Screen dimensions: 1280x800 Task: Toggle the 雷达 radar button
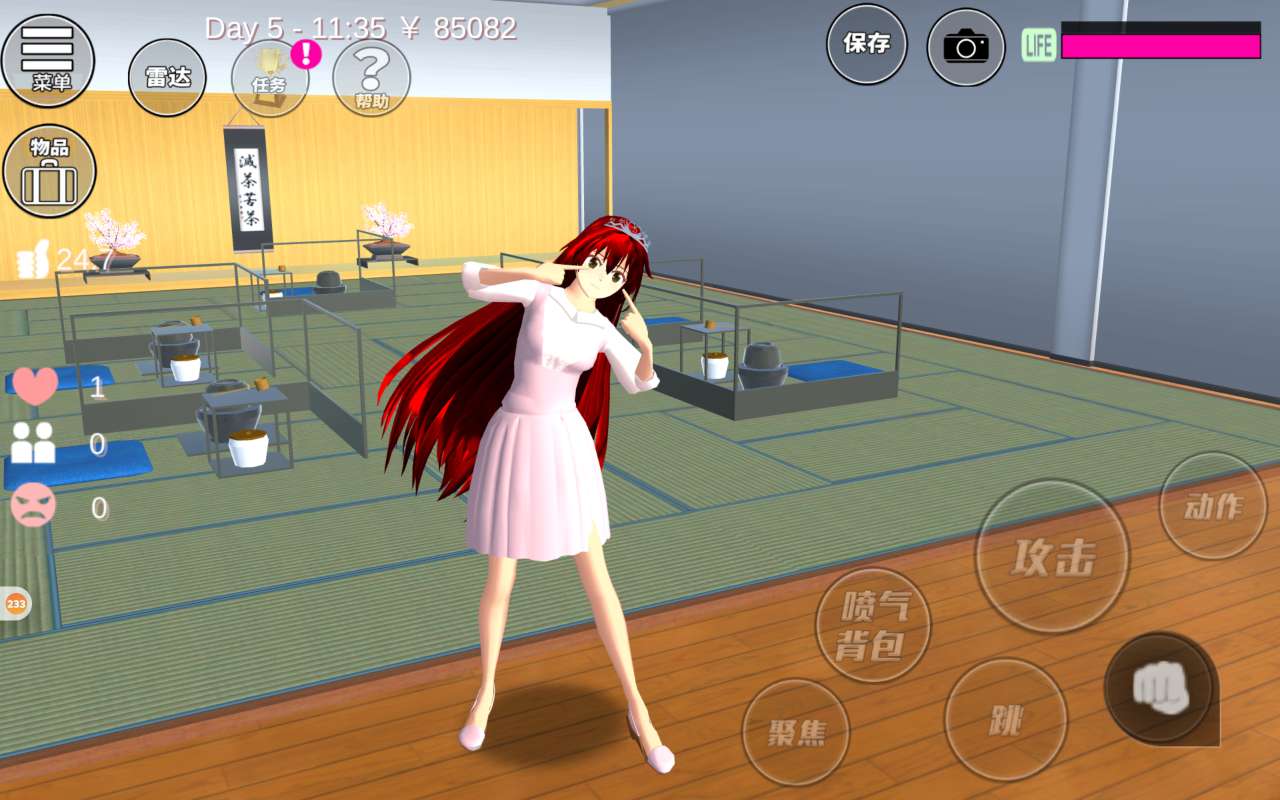pyautogui.click(x=167, y=78)
